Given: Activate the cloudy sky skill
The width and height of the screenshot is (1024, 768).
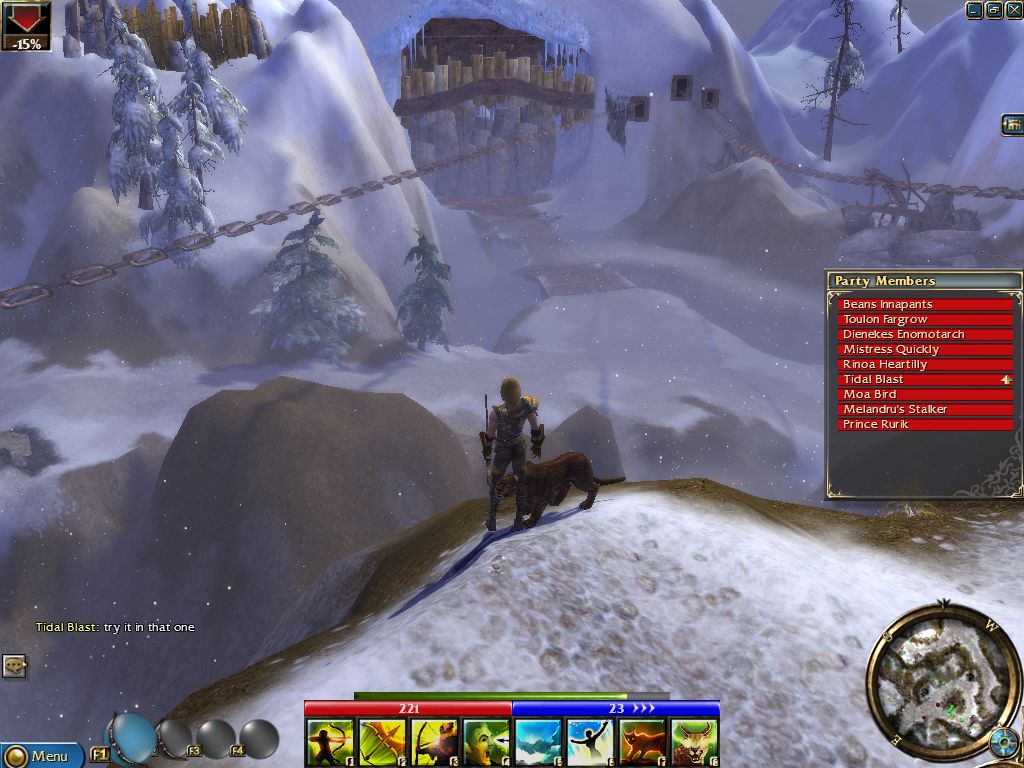Looking at the screenshot, I should (538, 743).
